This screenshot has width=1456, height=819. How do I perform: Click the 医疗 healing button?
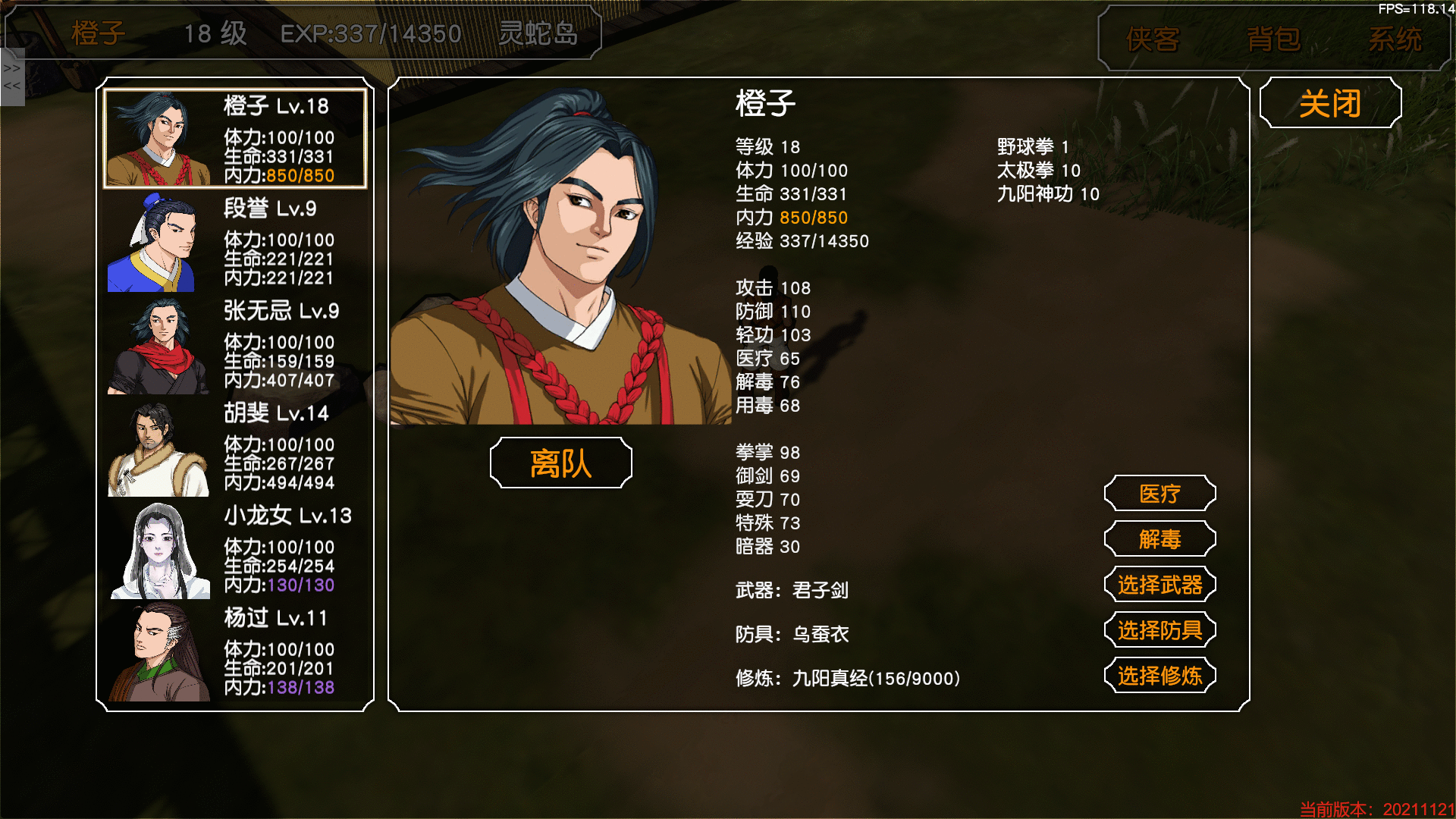[1161, 494]
